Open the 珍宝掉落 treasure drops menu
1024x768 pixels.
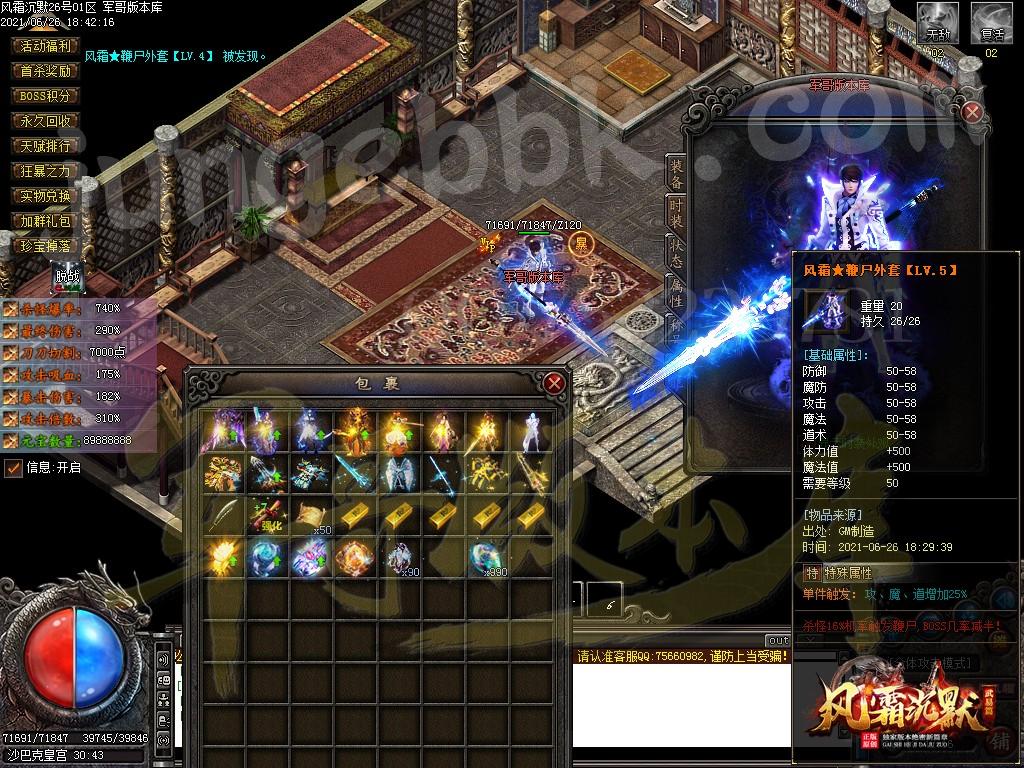click(45, 246)
